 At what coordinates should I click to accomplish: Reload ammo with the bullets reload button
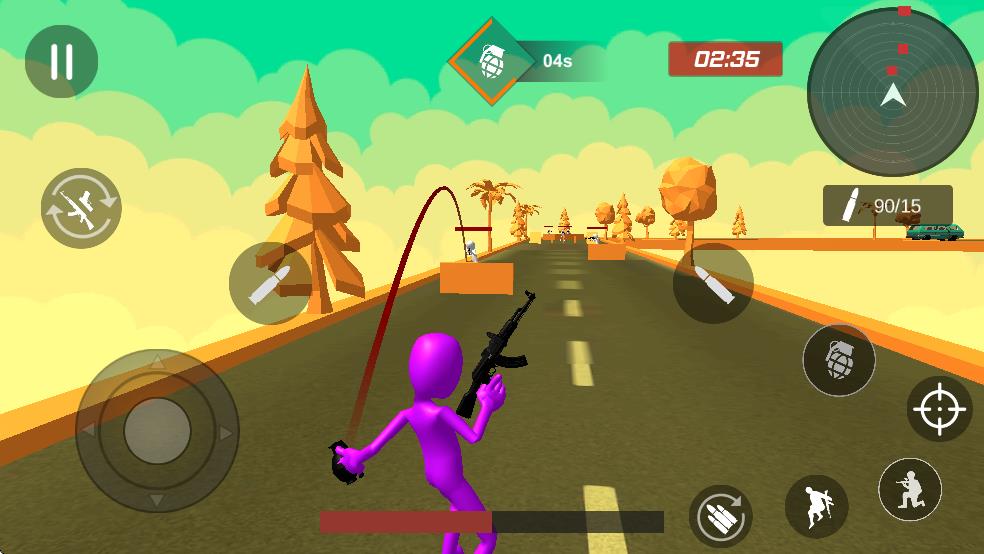[x=721, y=516]
